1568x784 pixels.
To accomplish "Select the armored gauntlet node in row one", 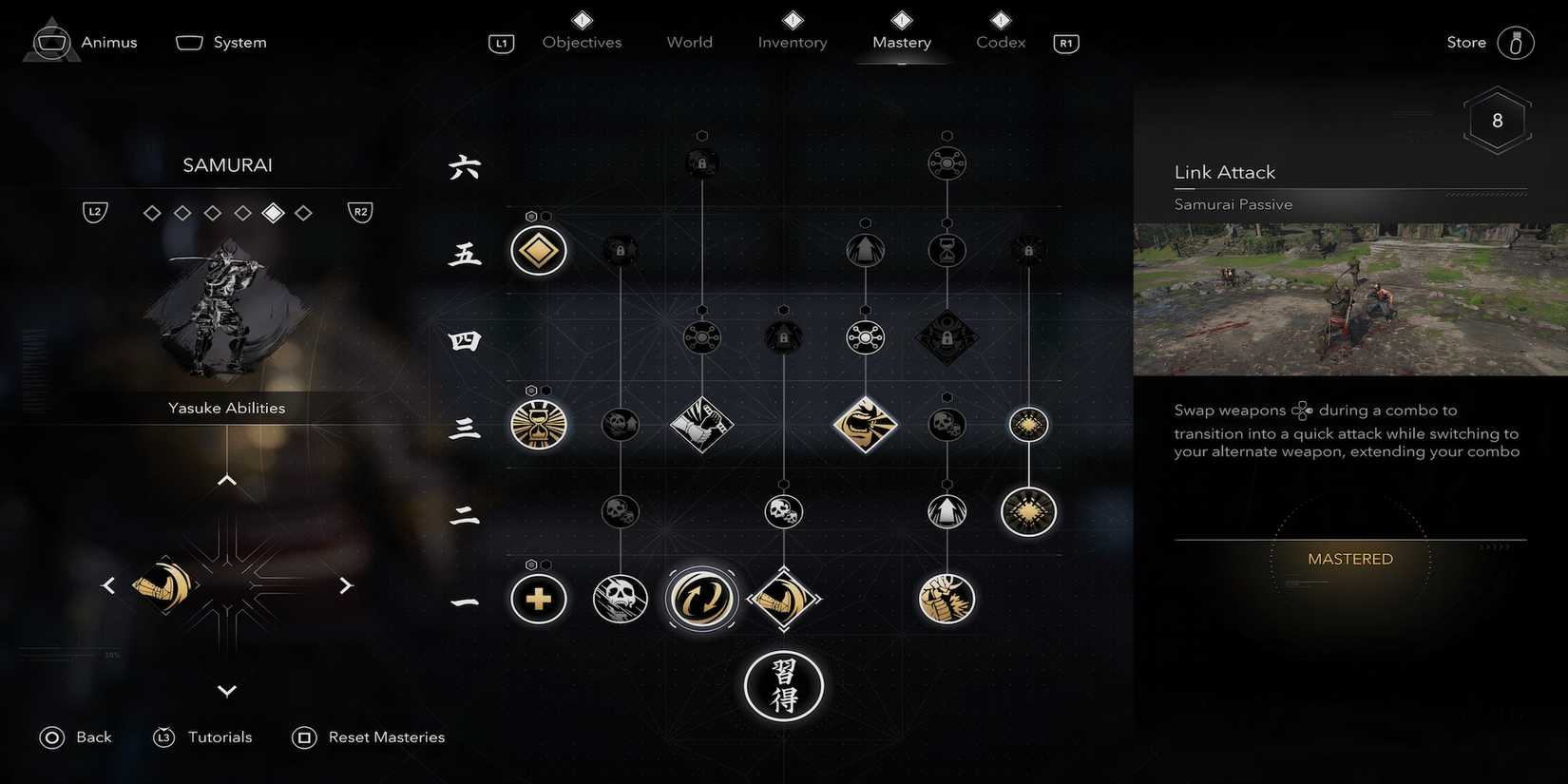I will [x=946, y=599].
